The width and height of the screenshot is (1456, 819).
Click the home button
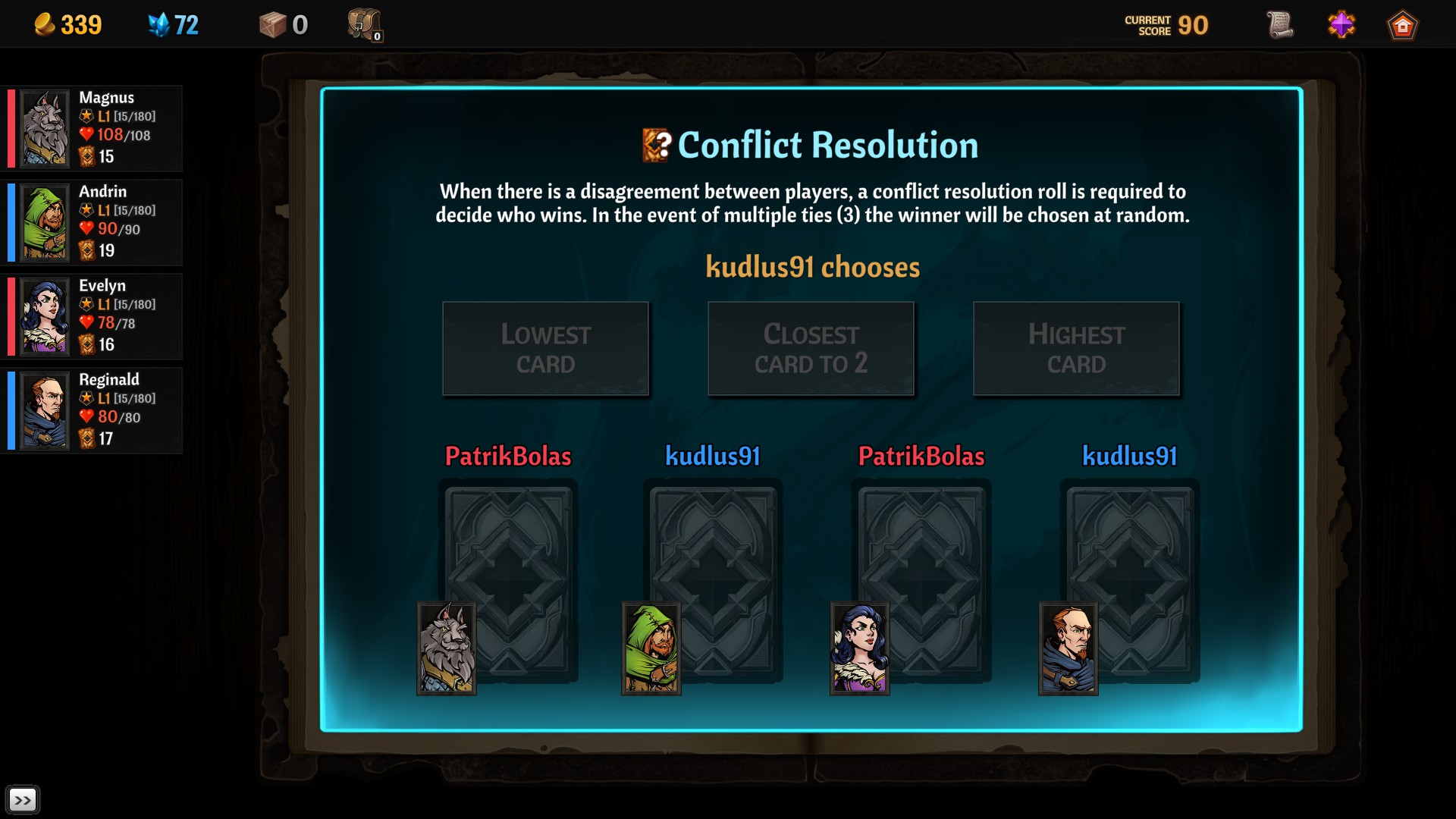tap(1402, 26)
